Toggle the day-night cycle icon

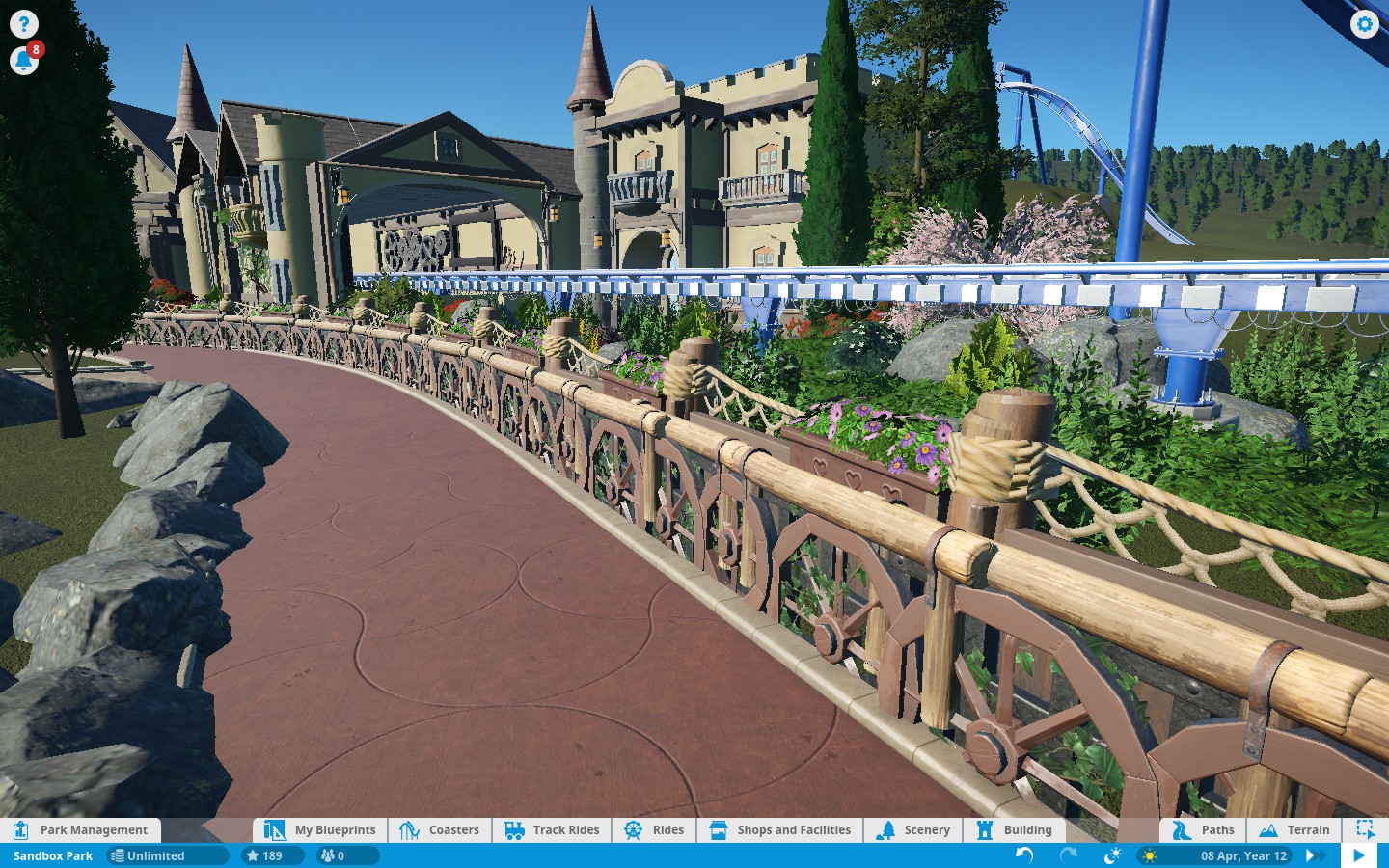(1112, 855)
